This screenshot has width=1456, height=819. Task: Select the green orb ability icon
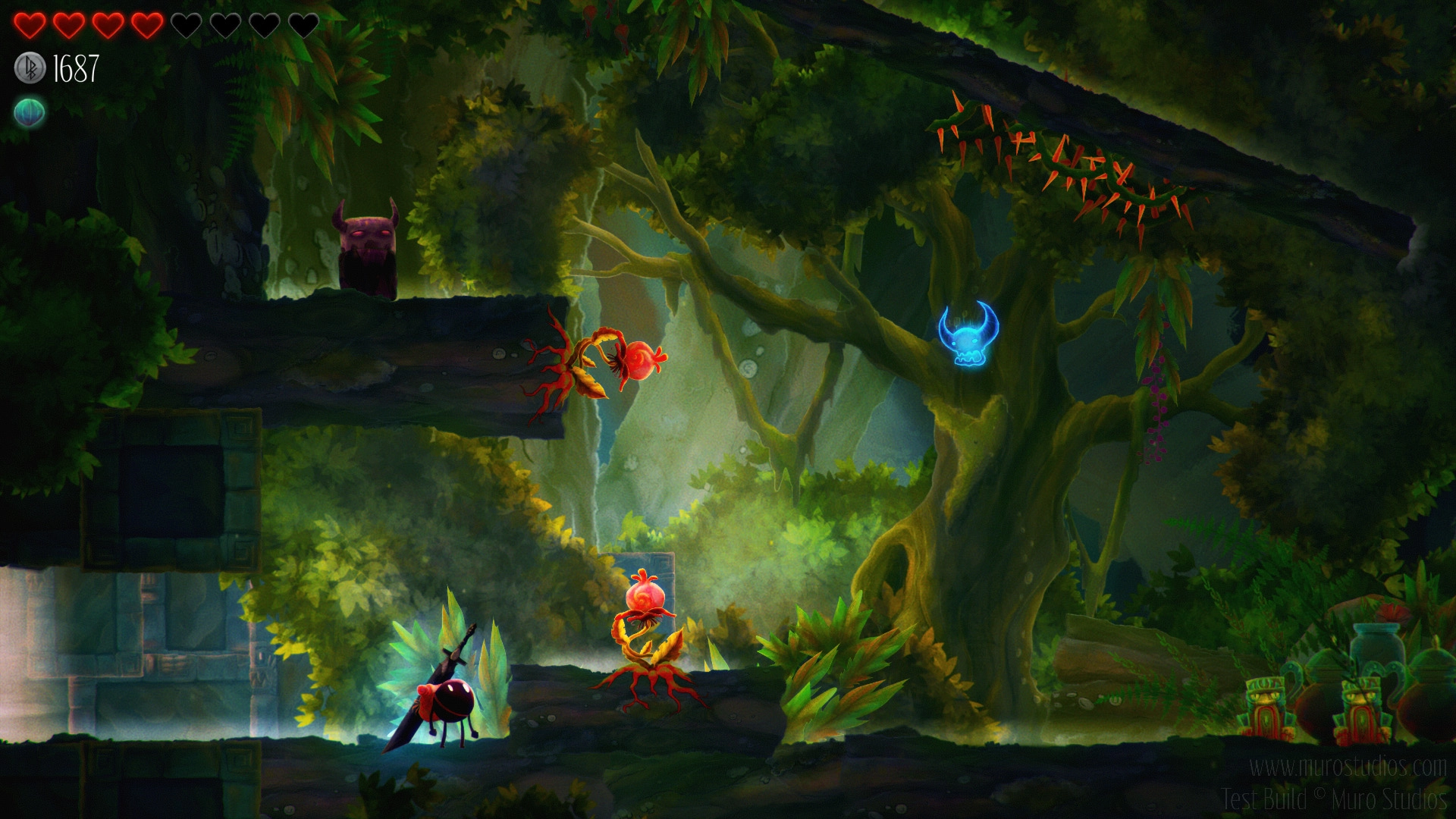pyautogui.click(x=30, y=113)
